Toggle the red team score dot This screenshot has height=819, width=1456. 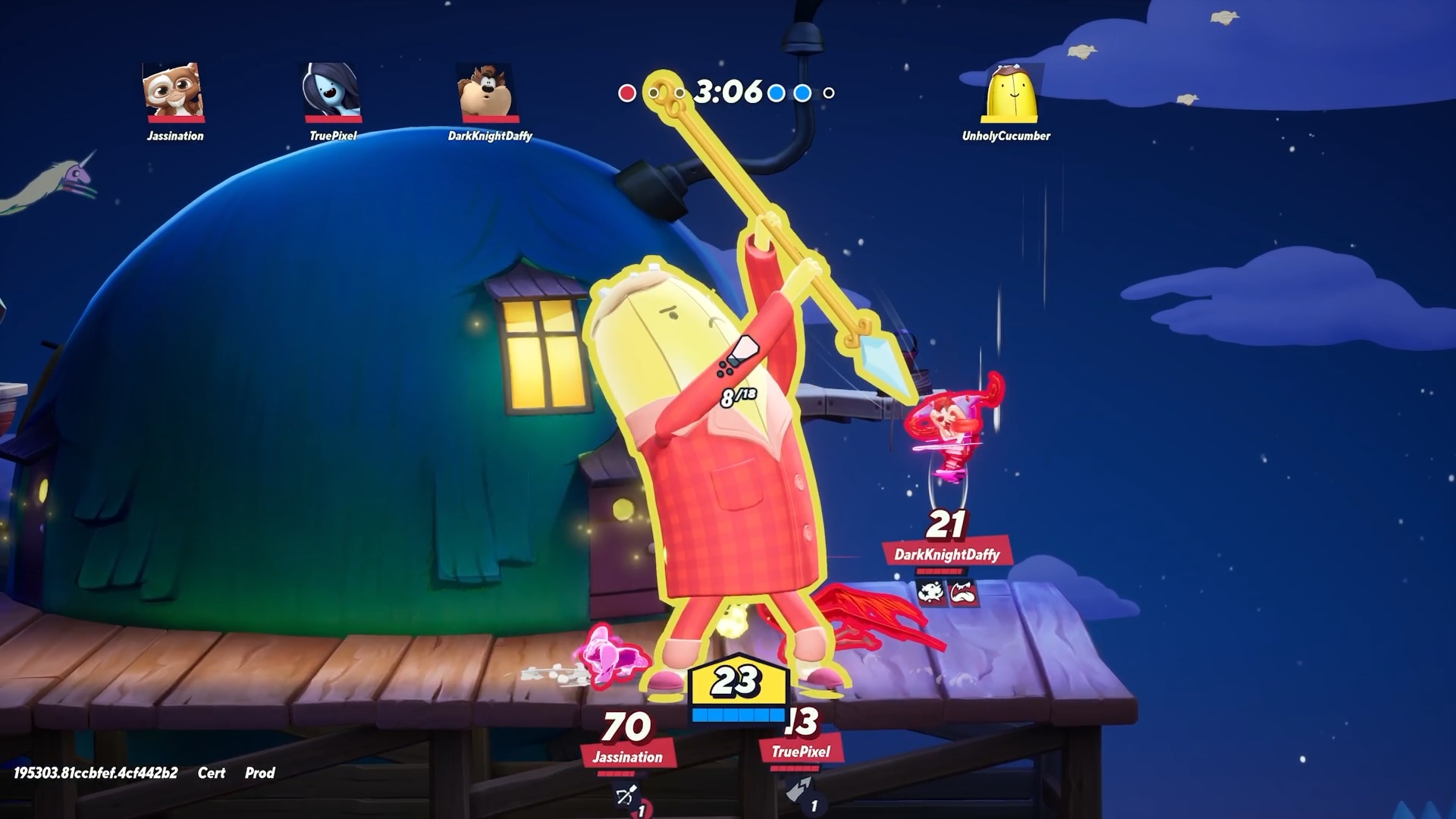coord(627,92)
